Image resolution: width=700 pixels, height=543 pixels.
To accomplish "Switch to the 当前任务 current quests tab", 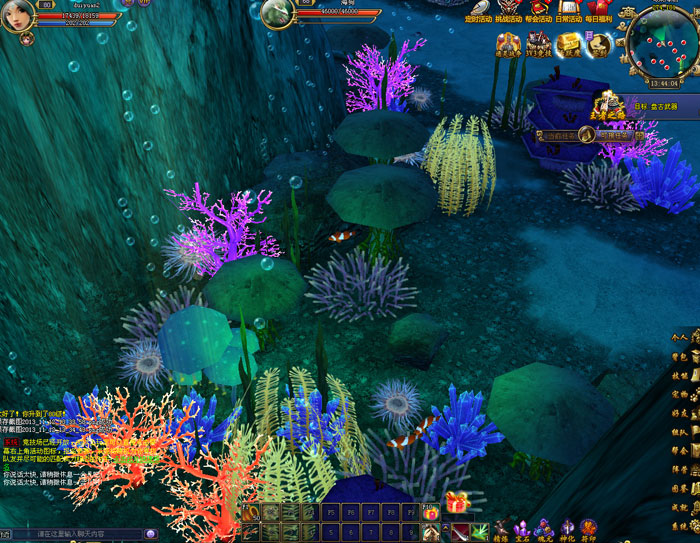I will [x=558, y=135].
